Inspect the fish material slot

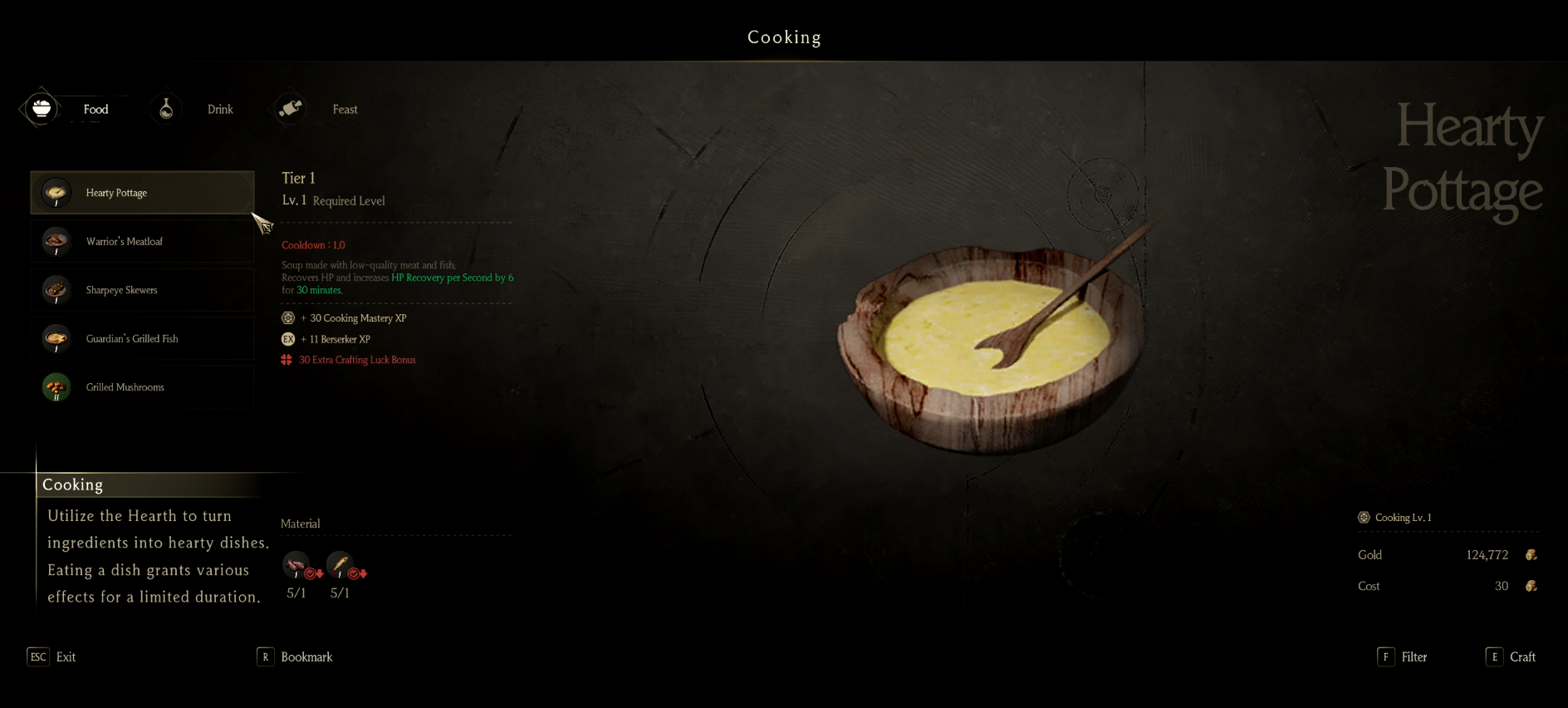pyautogui.click(x=339, y=565)
